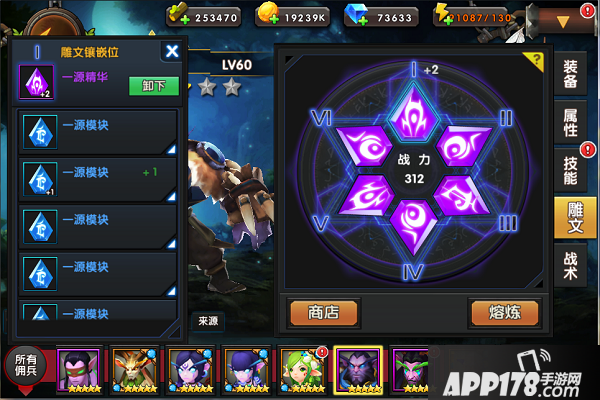Open the 熔炼 smelting screen
Image resolution: width=600 pixels, height=400 pixels.
pyautogui.click(x=504, y=312)
